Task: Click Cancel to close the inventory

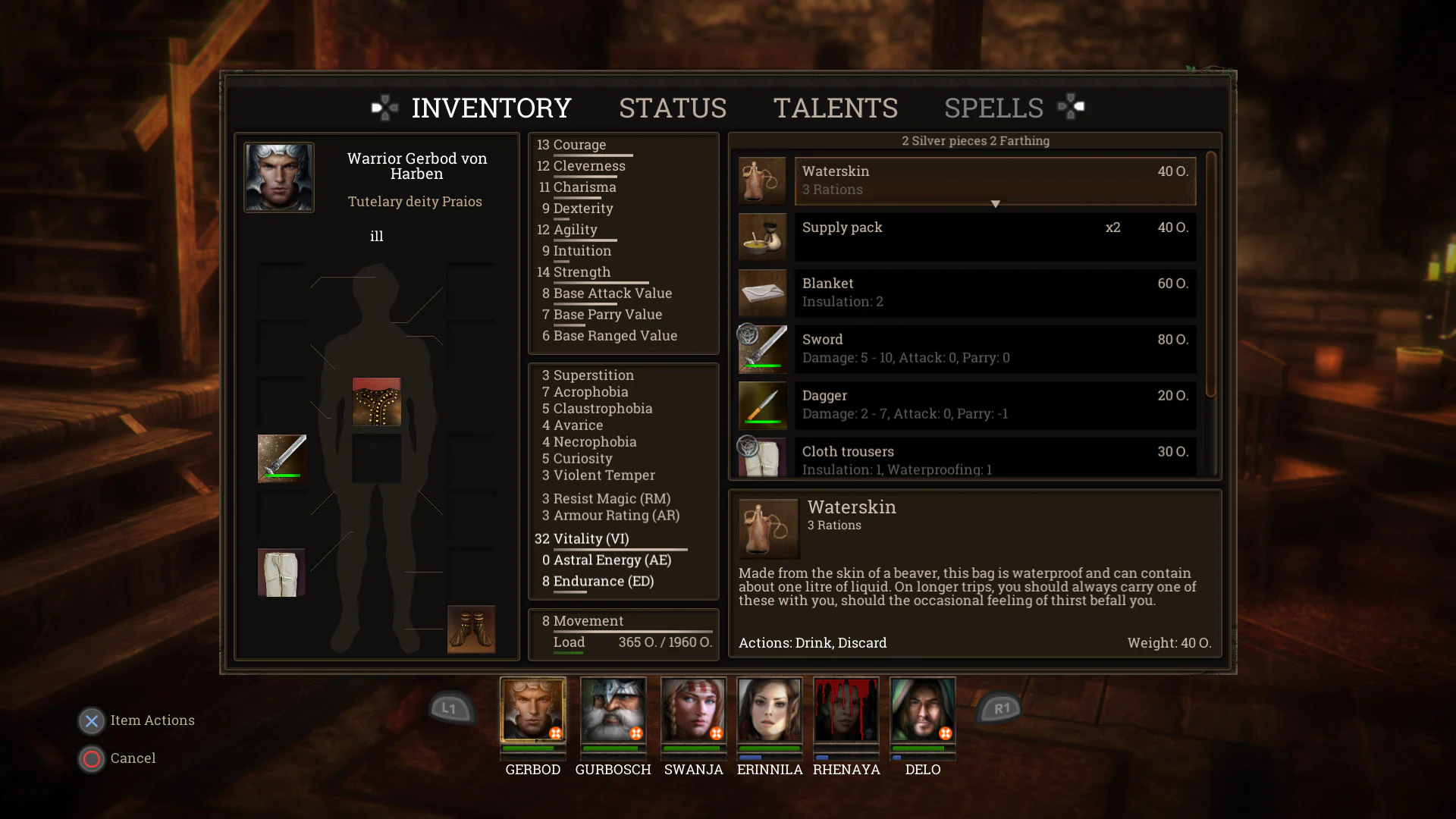Action: click(91, 758)
